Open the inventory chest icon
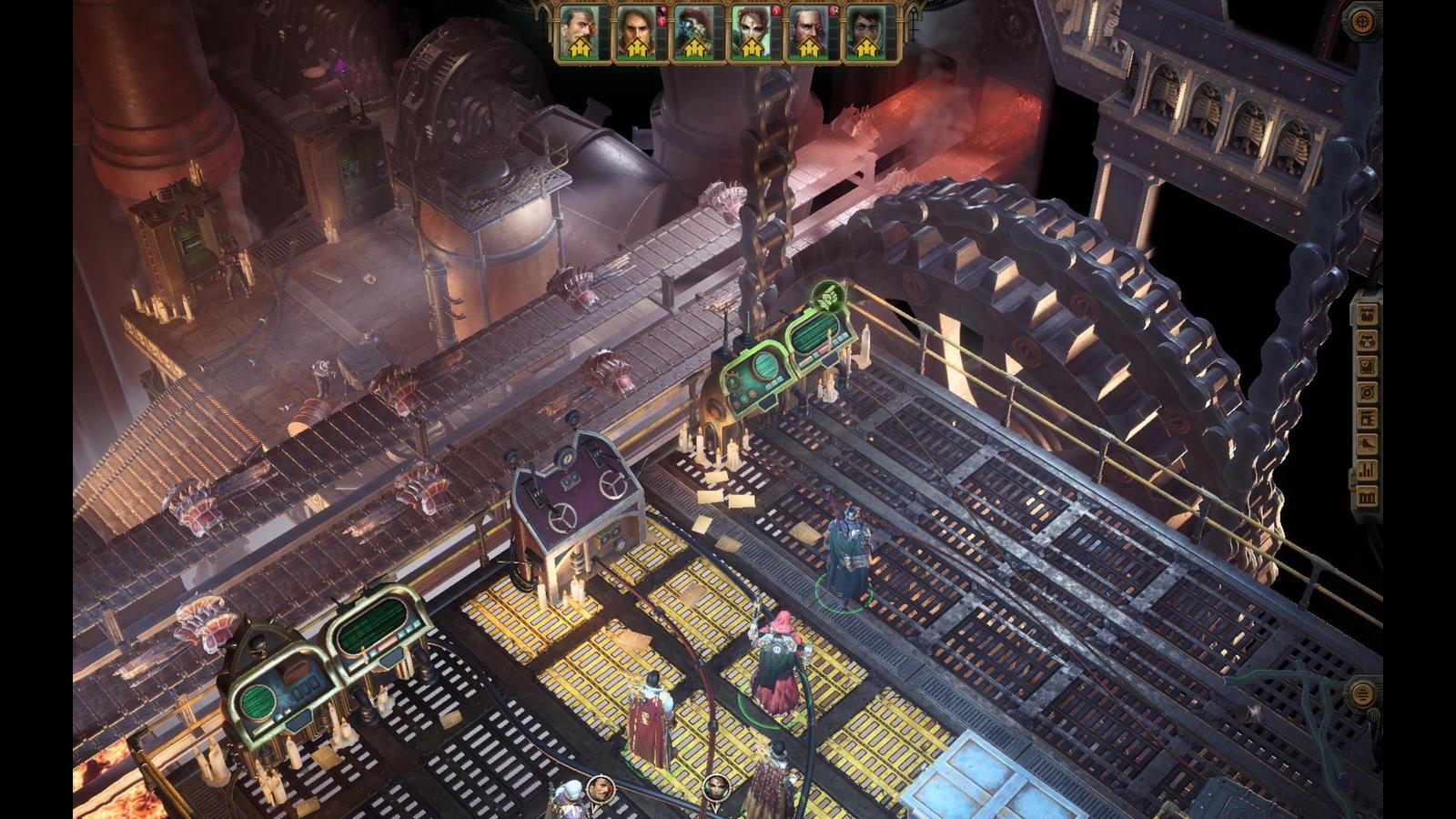This screenshot has height=819, width=1456. click(x=1366, y=314)
